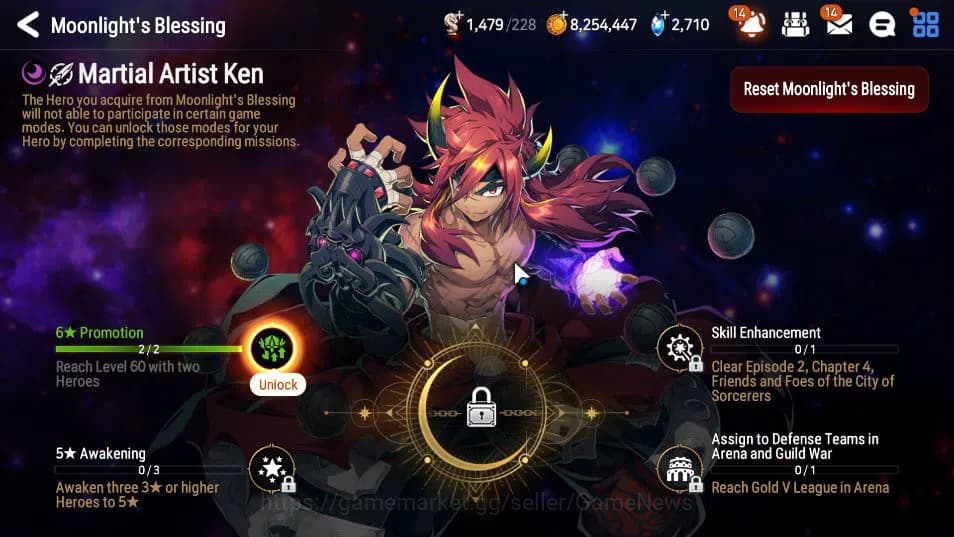Open the chat speech bubble
Viewport: 954px width, 537px height.
click(x=882, y=25)
